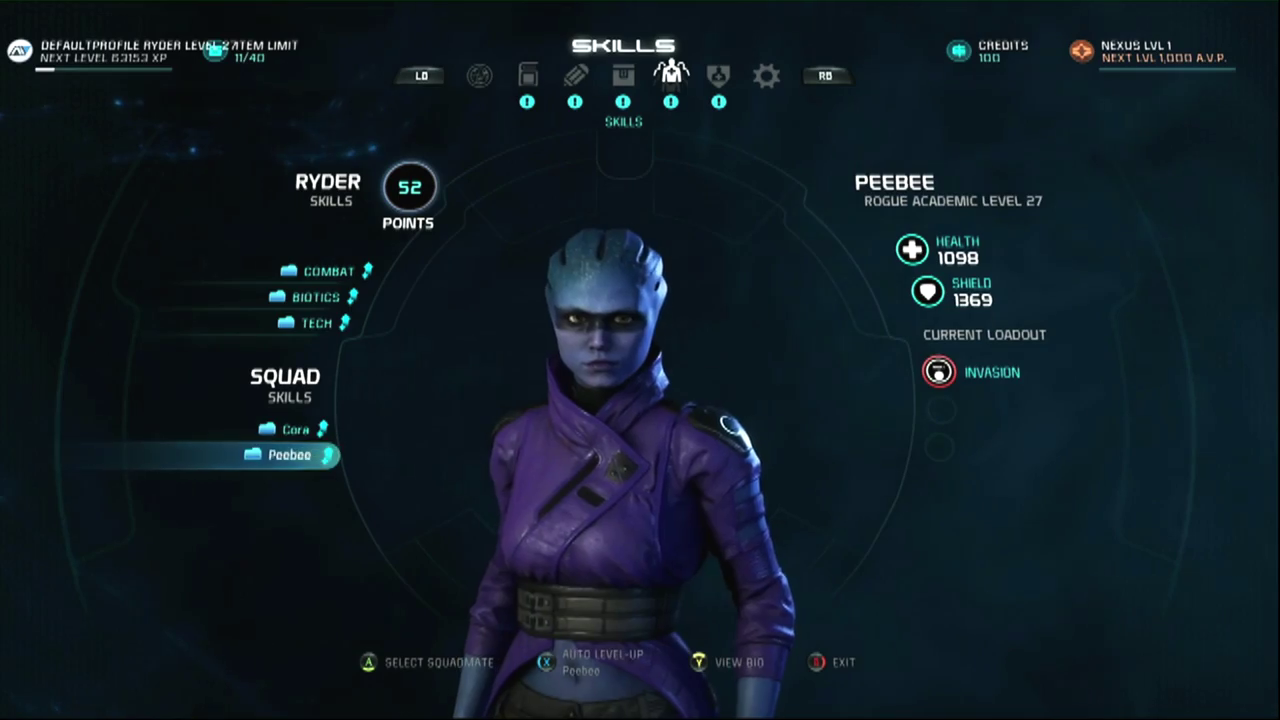Select the highlighted Skills character tab
Image resolution: width=1280 pixels, height=720 pixels.
pos(670,76)
